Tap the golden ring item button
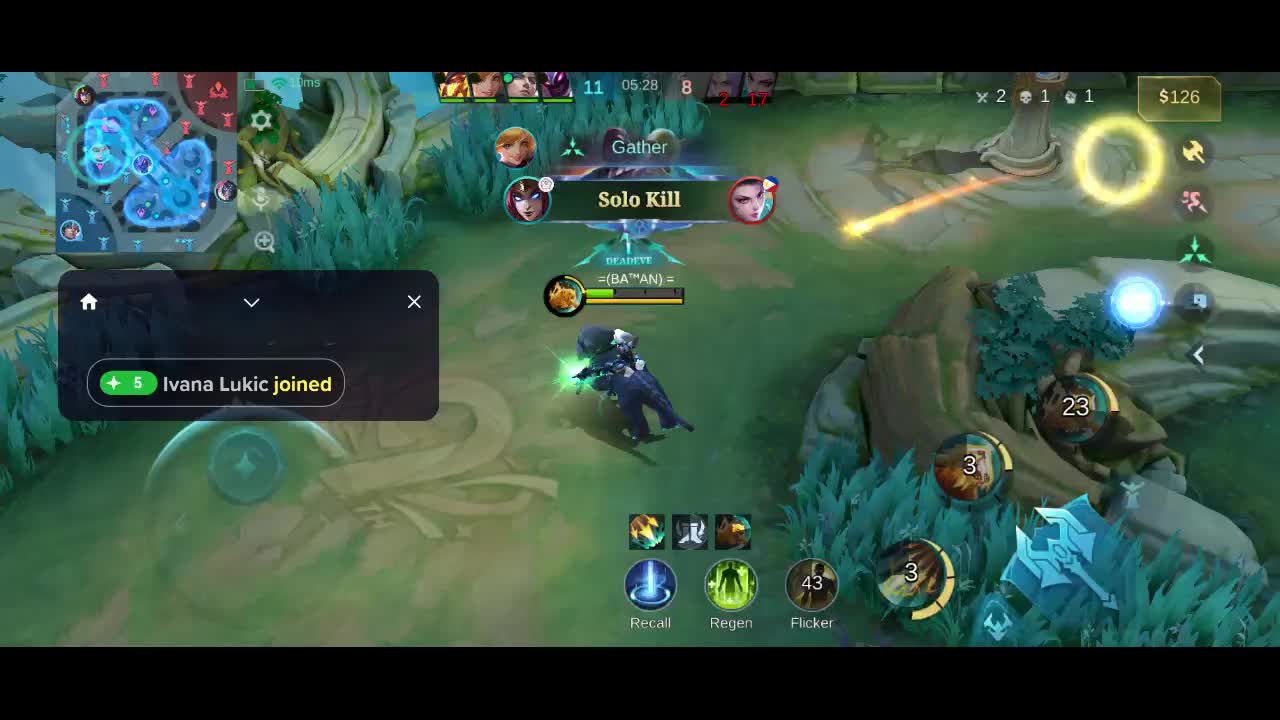This screenshot has height=720, width=1280. tap(1117, 160)
